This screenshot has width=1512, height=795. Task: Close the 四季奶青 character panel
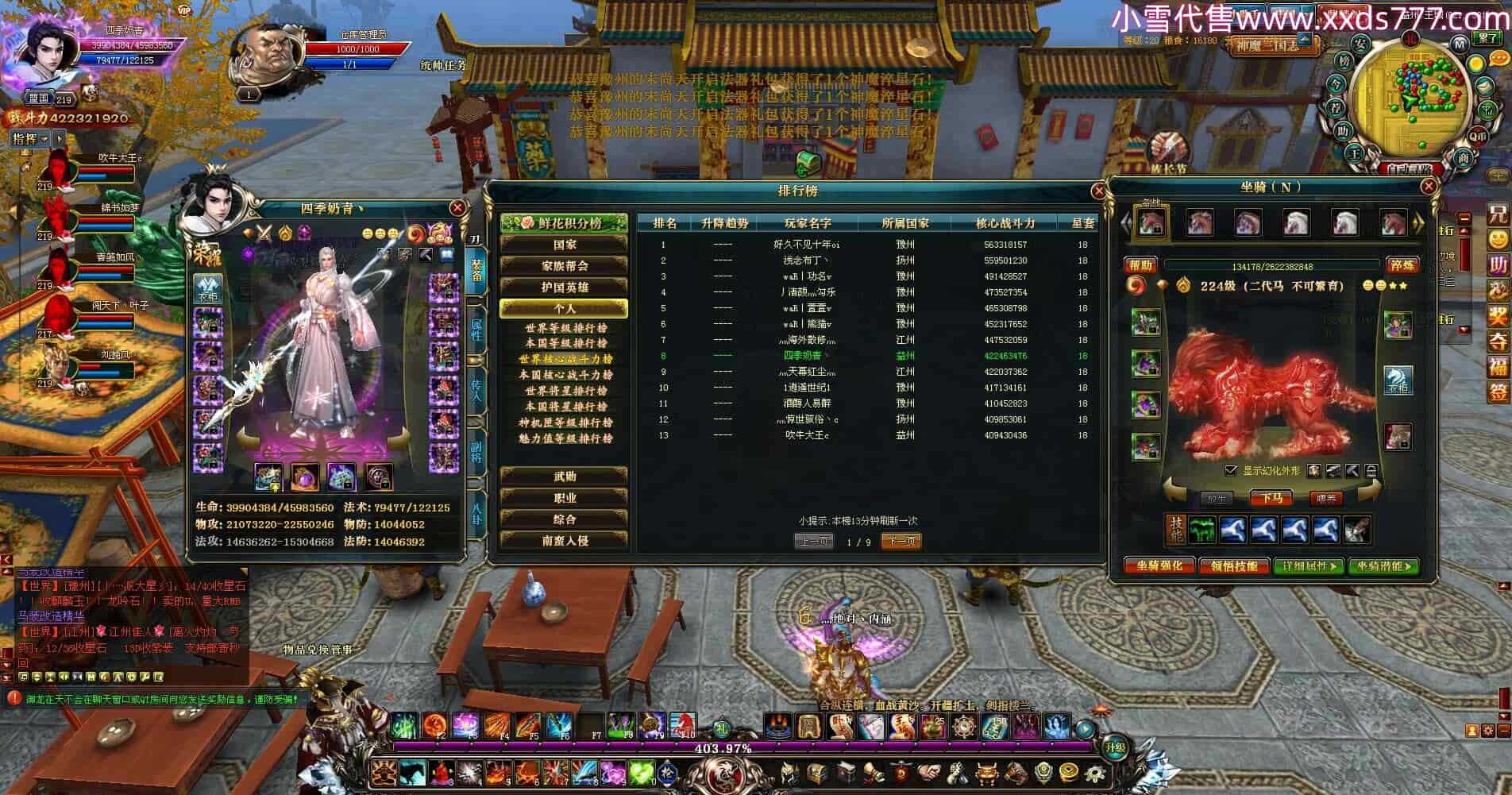pos(457,208)
